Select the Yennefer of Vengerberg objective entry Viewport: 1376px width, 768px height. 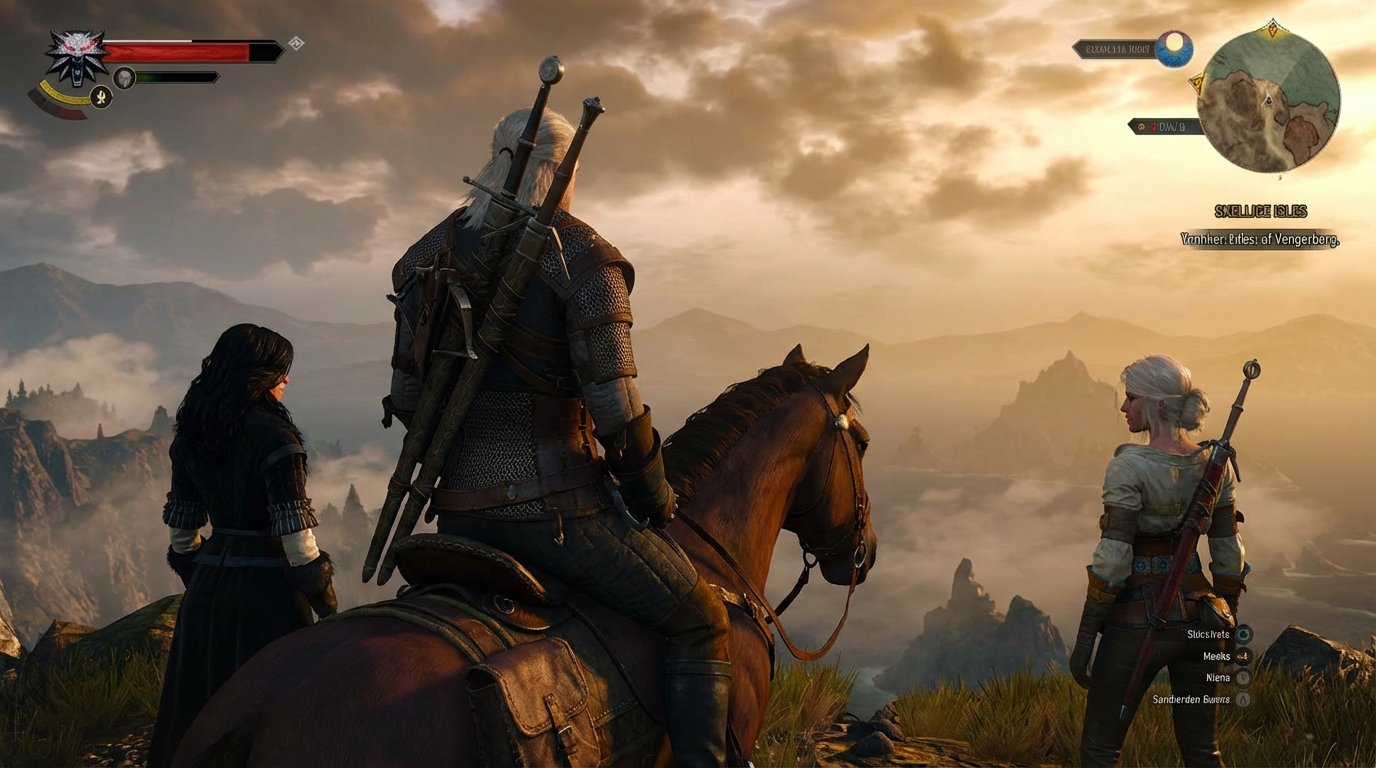pyautogui.click(x=1260, y=239)
